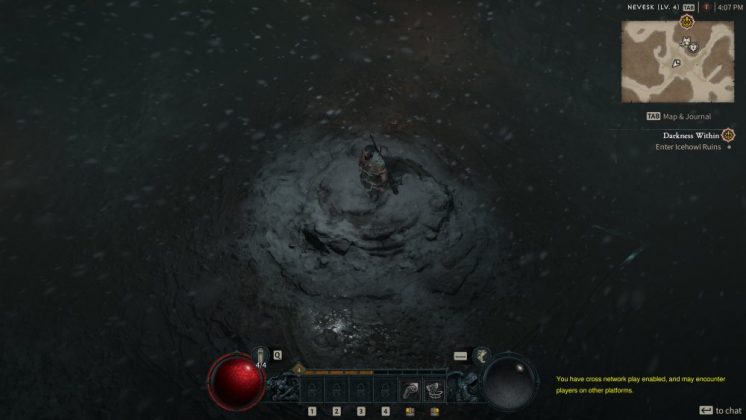746x420 pixels.
Task: Activate the second unlocked skill slot
Action: coord(435,388)
